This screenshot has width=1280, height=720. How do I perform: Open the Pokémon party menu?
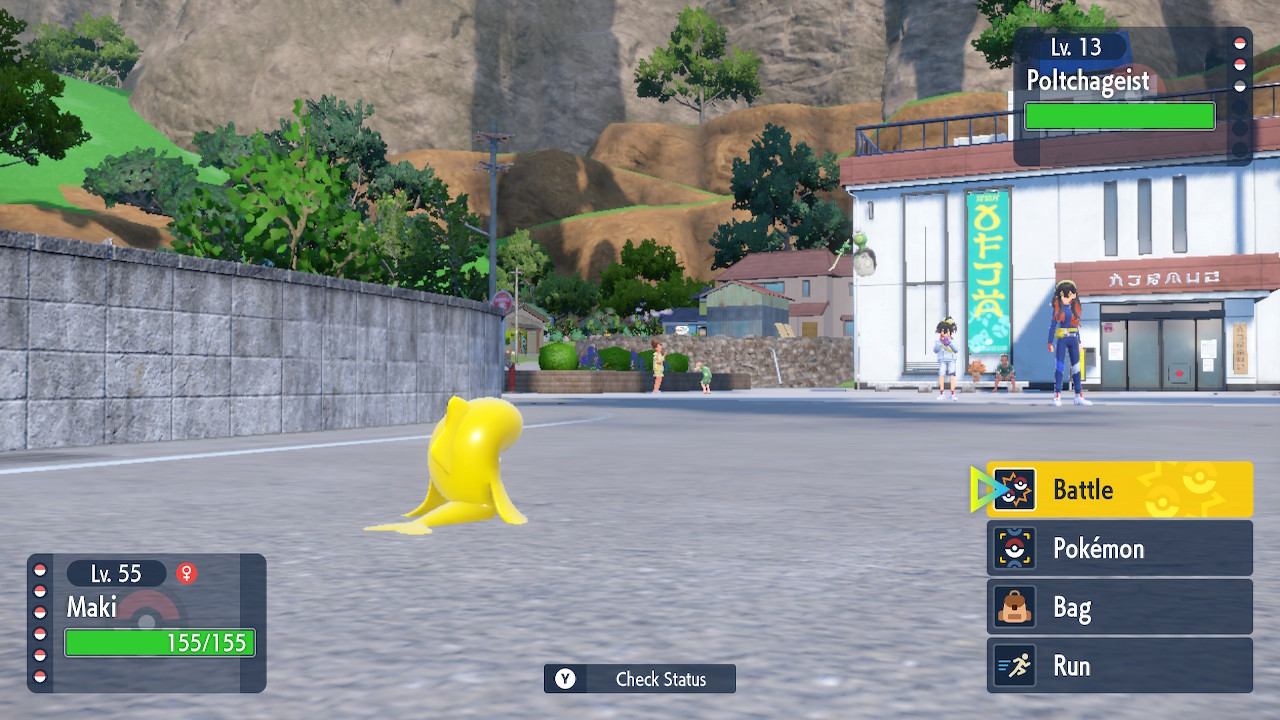(1119, 548)
